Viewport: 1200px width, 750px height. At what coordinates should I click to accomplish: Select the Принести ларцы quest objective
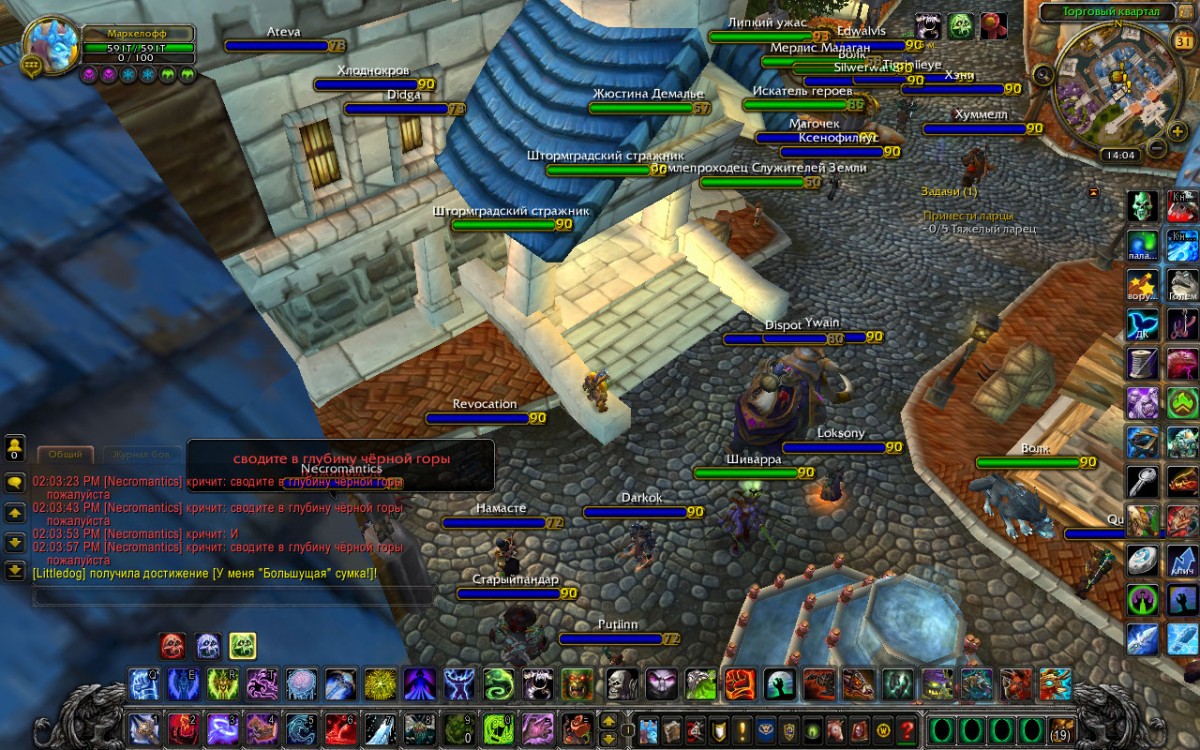967,215
